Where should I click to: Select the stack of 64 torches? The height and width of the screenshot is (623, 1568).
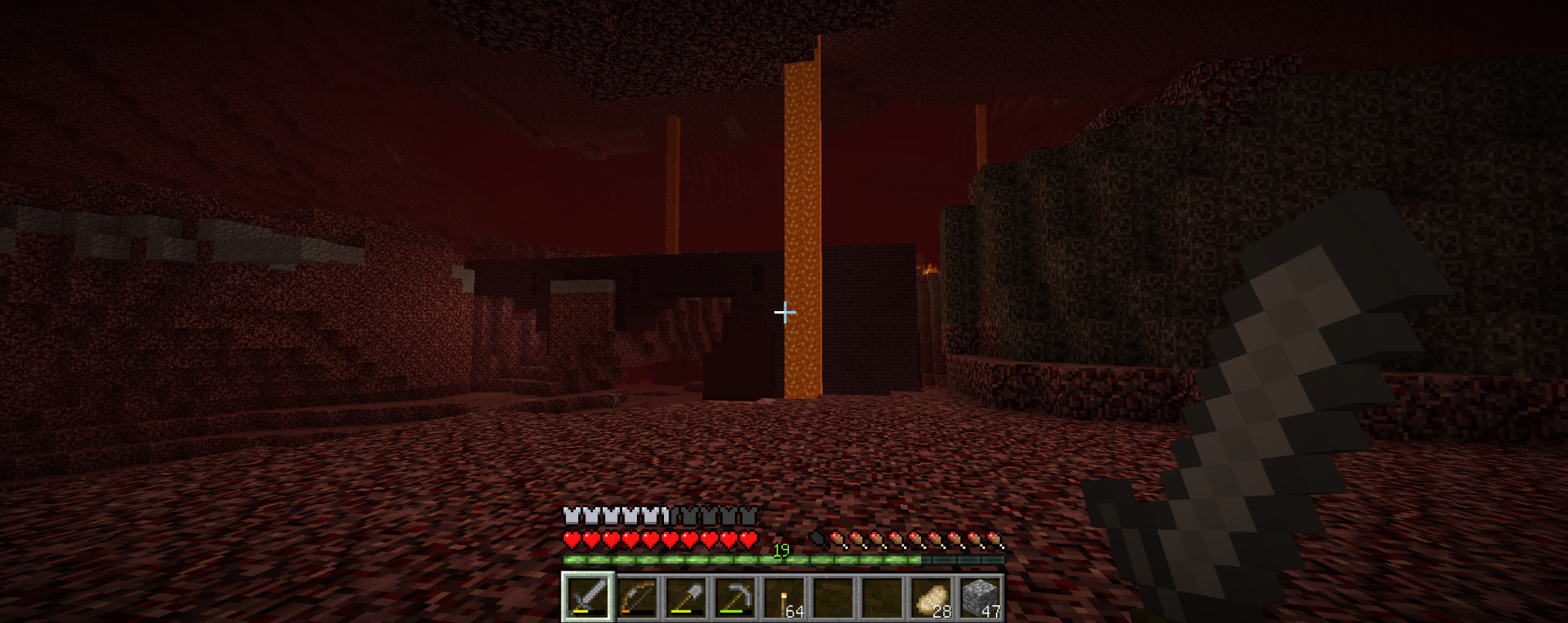(x=785, y=598)
